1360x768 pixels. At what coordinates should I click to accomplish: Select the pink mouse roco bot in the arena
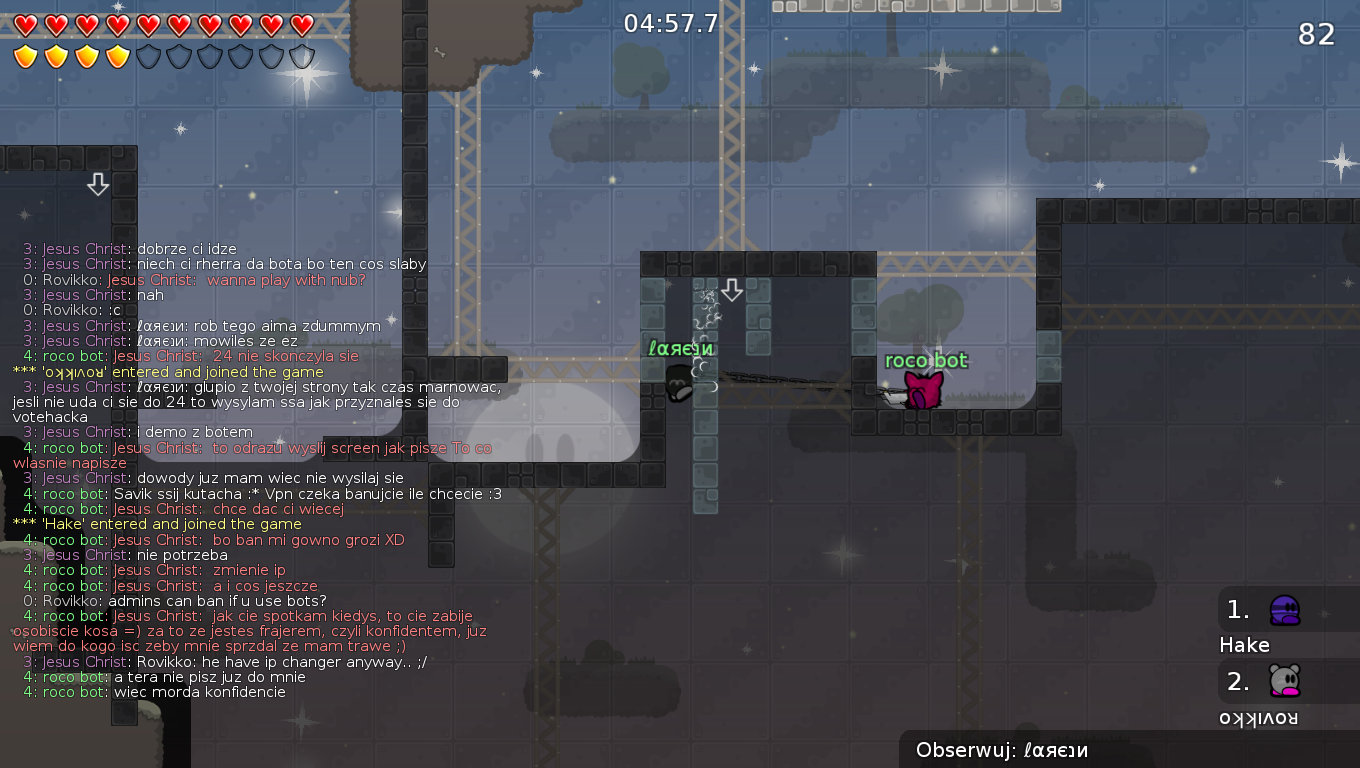pyautogui.click(x=925, y=390)
